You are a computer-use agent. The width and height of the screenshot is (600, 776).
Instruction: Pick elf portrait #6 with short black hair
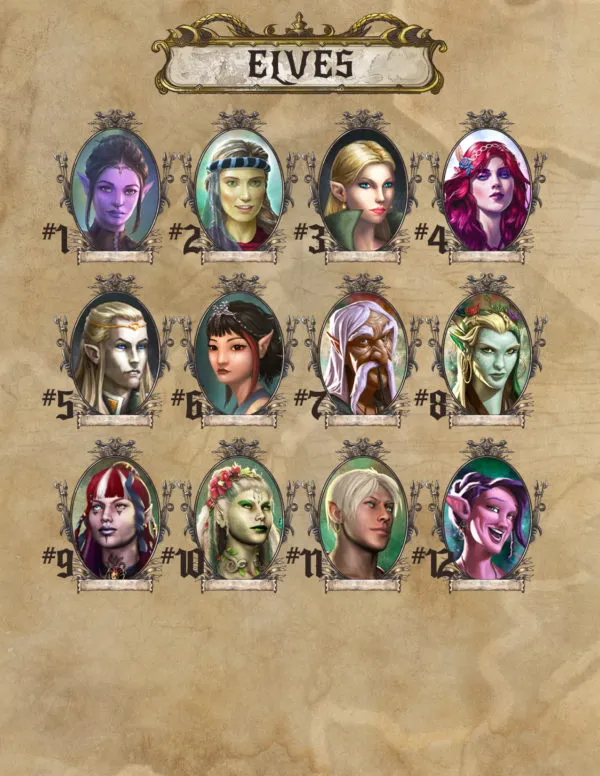tap(240, 353)
